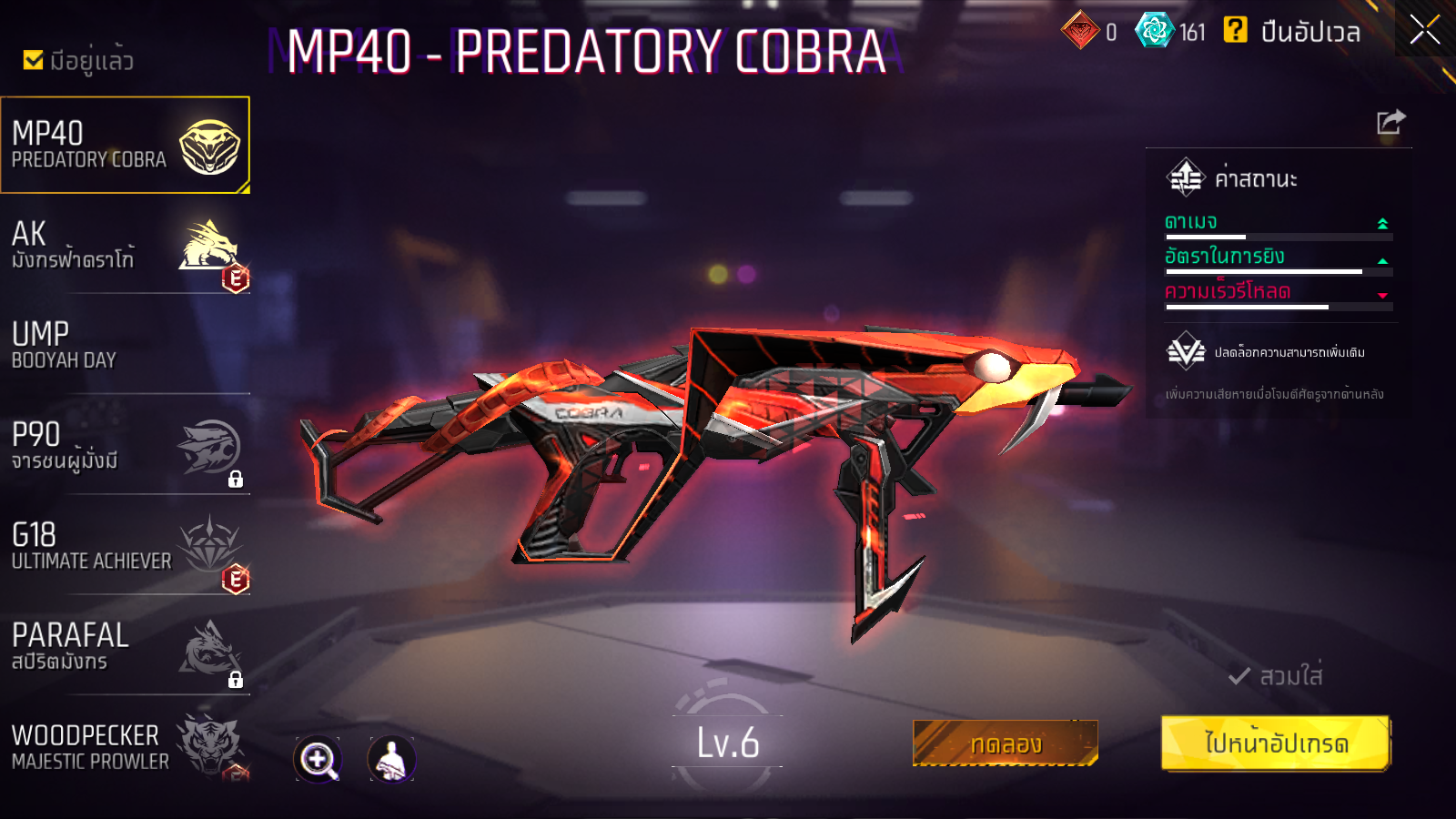Pick the locked P90 skin entry
Screen dimensions: 1456x819
pos(125,446)
